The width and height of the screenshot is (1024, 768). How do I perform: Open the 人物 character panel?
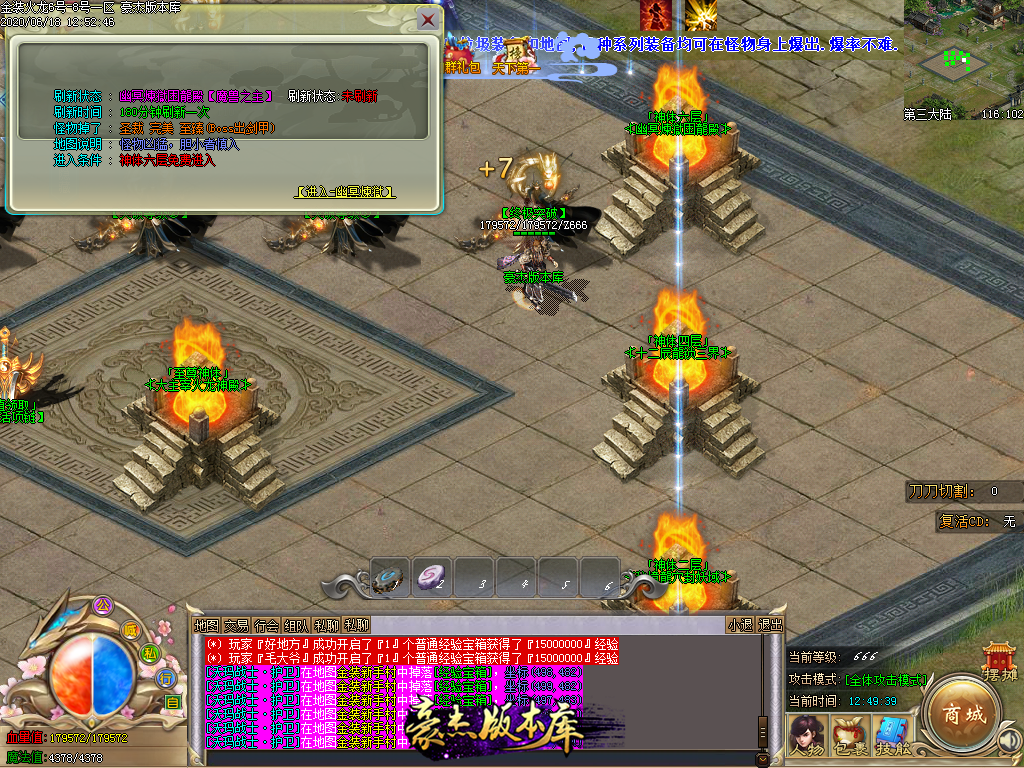pos(805,738)
